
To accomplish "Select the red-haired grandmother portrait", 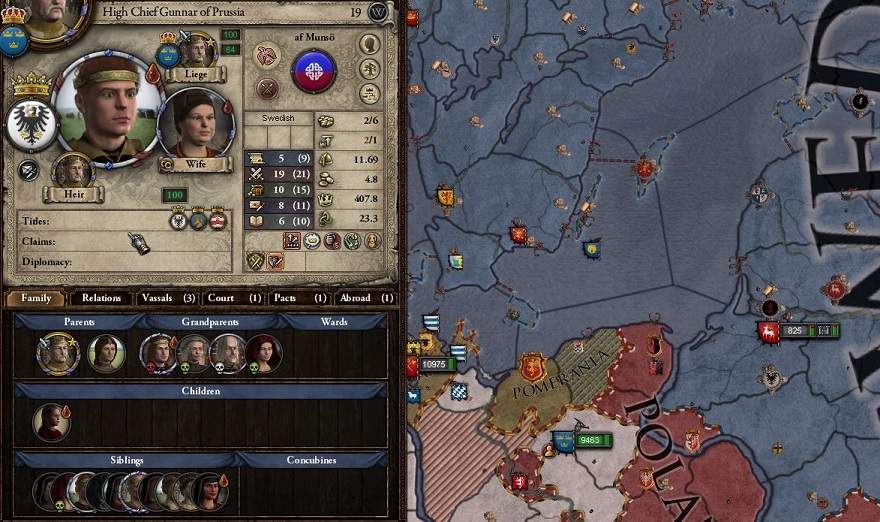I will click(262, 352).
